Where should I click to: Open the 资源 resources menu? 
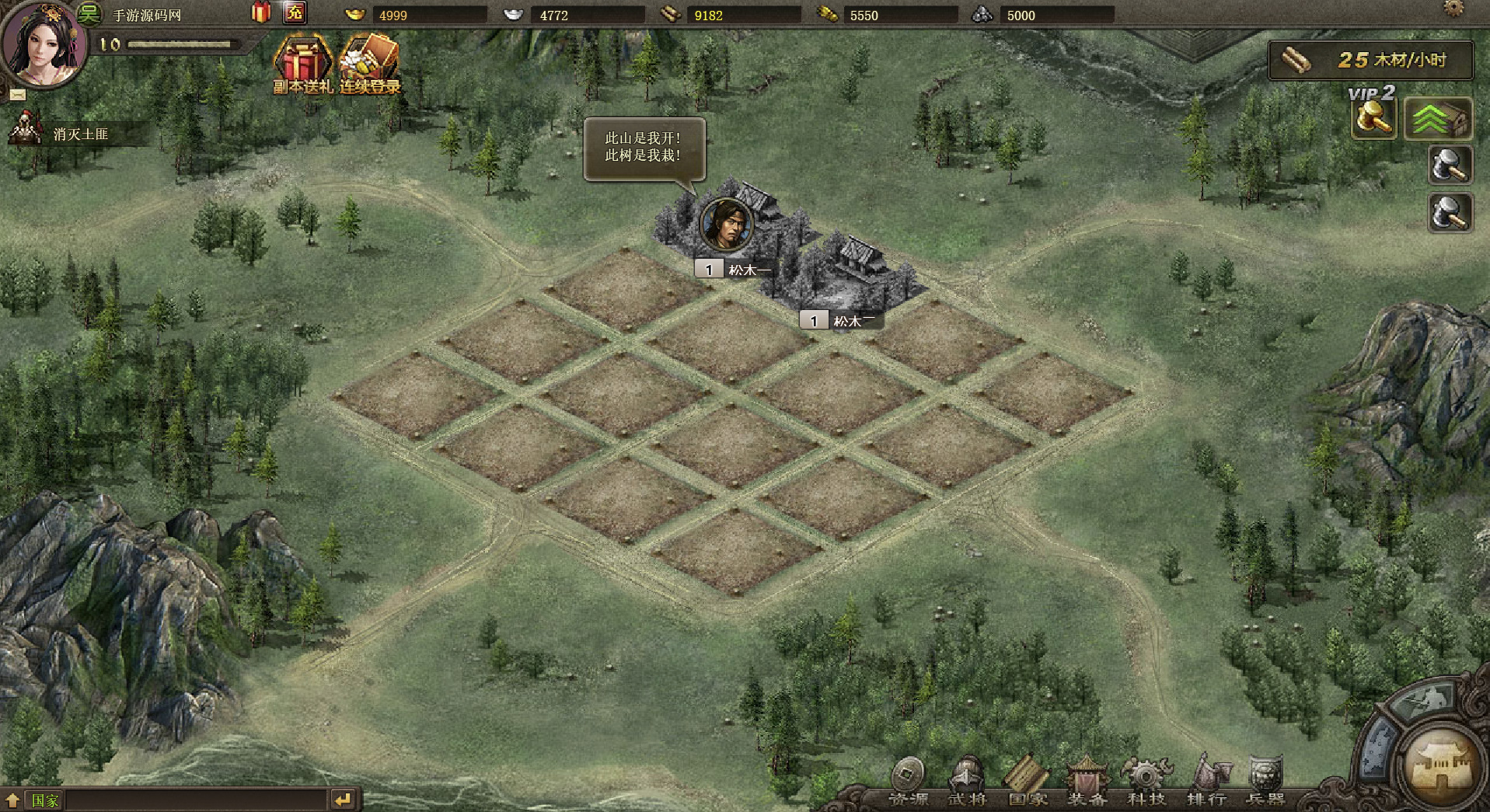(908, 781)
